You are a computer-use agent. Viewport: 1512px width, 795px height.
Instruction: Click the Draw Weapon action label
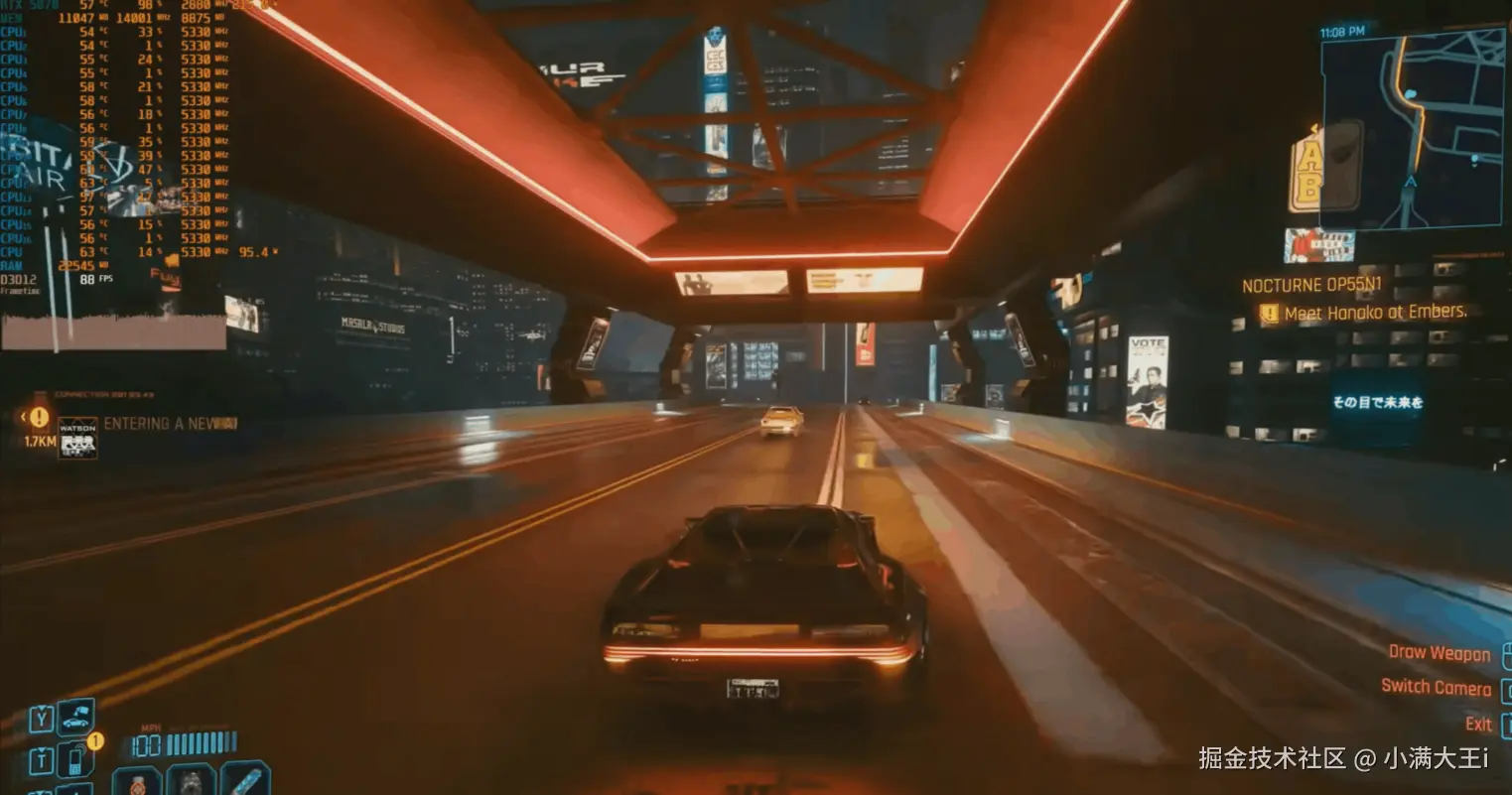pyautogui.click(x=1439, y=653)
